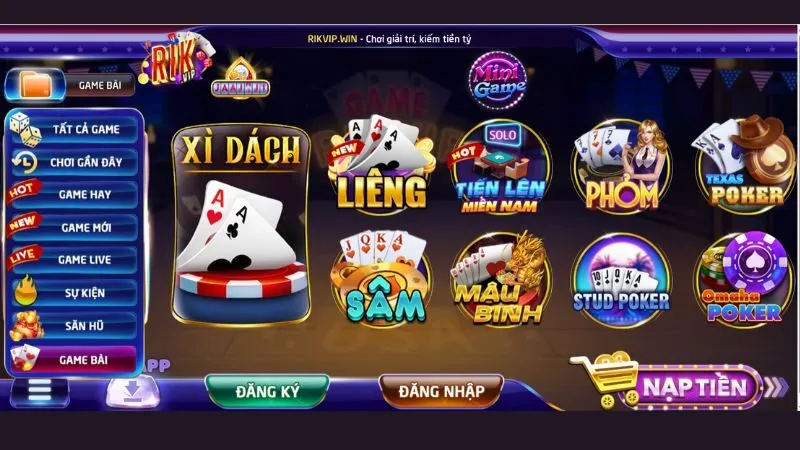Switch to Game Live category
Screen dimensions: 800x450
75,260
